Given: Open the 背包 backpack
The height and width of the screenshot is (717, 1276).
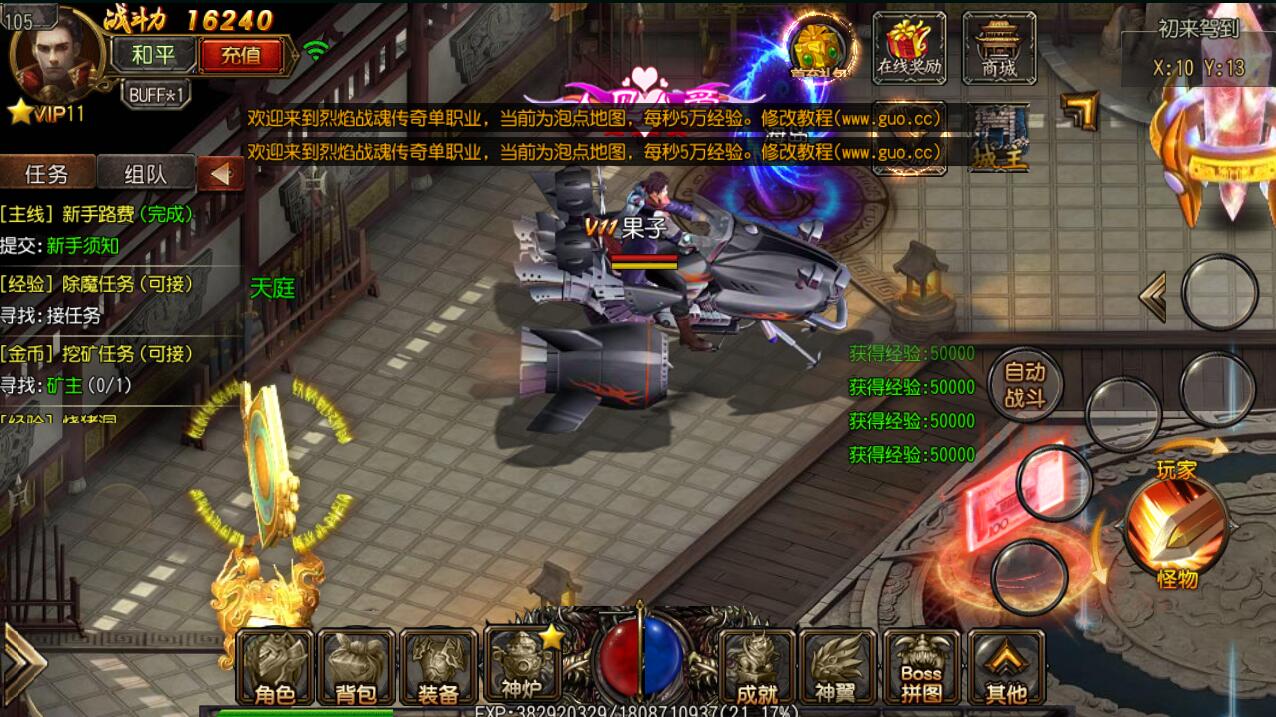Looking at the screenshot, I should [x=355, y=667].
